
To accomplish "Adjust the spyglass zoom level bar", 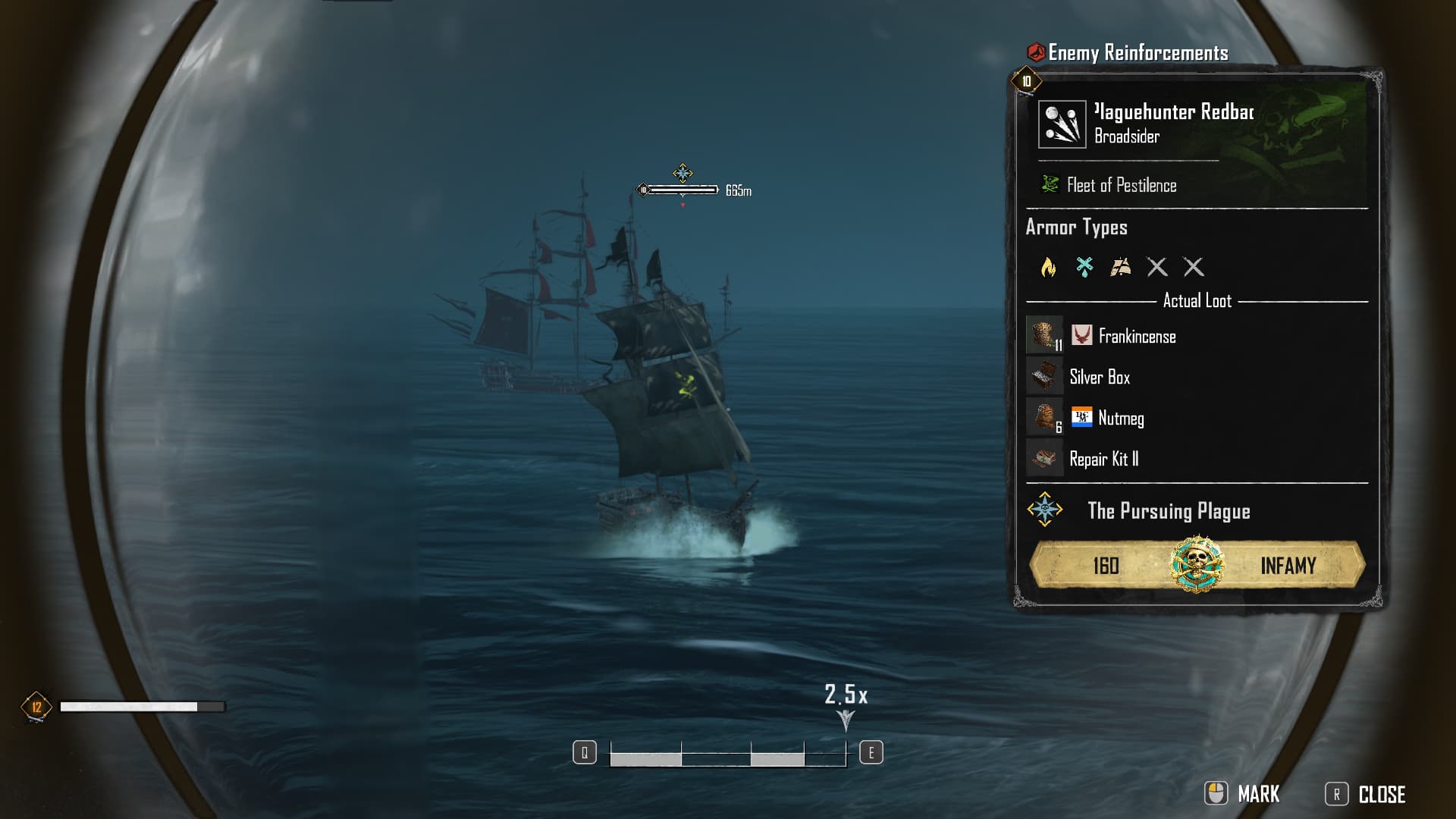I will click(x=727, y=754).
